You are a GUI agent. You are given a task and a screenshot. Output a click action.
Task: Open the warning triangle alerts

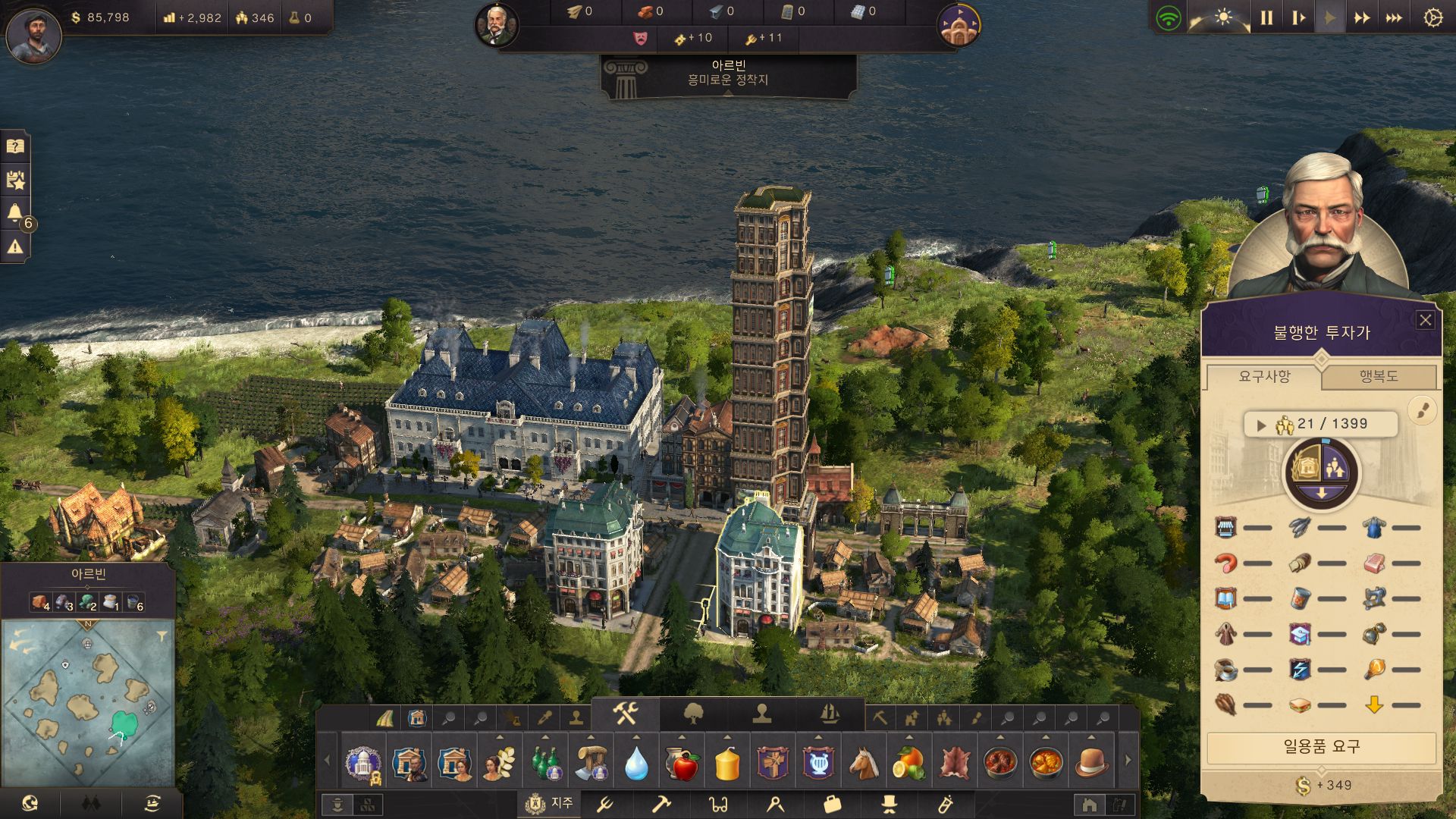tap(15, 246)
